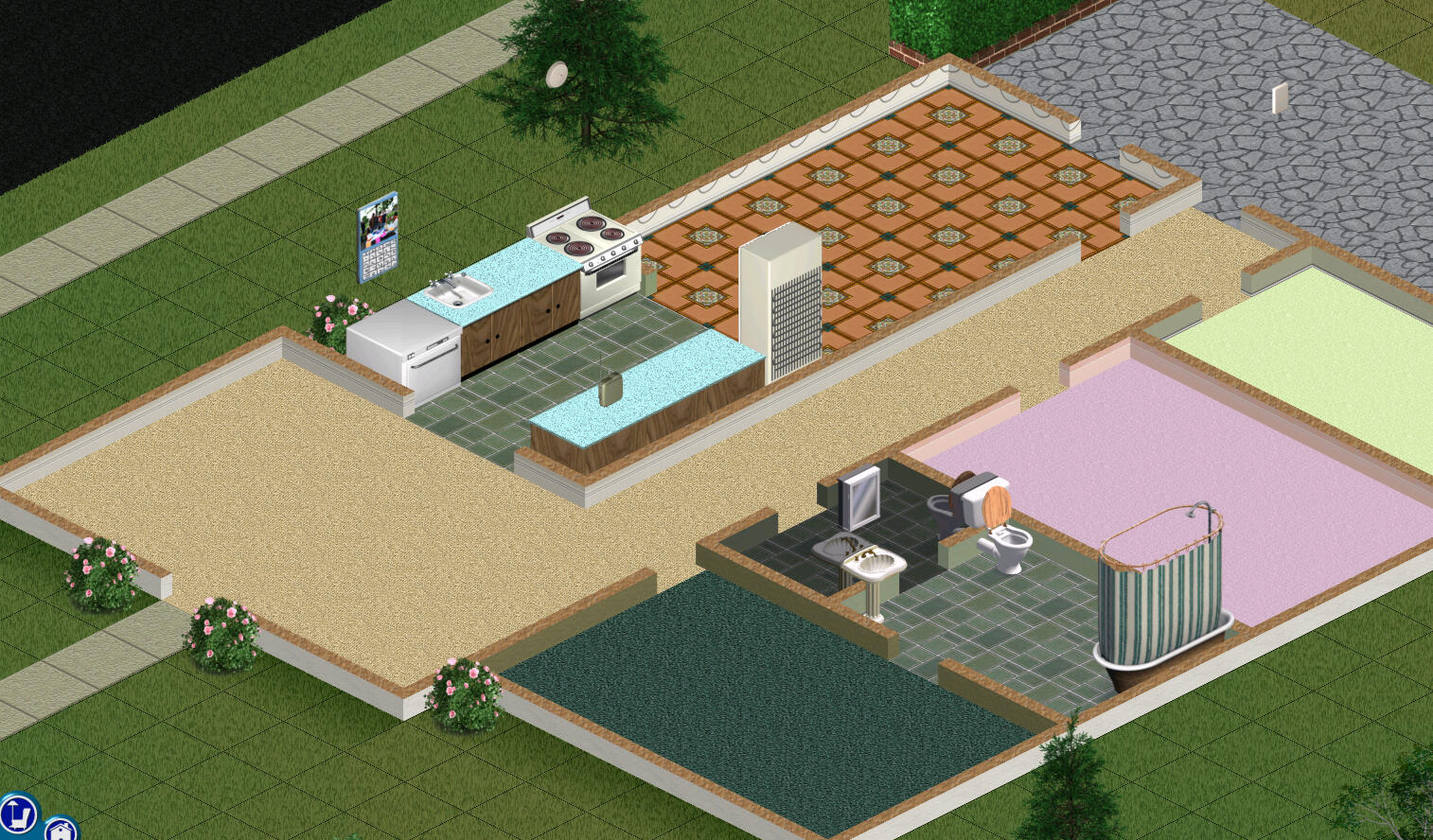1433x840 pixels.
Task: Click the small trash can on the floor
Action: [610, 386]
